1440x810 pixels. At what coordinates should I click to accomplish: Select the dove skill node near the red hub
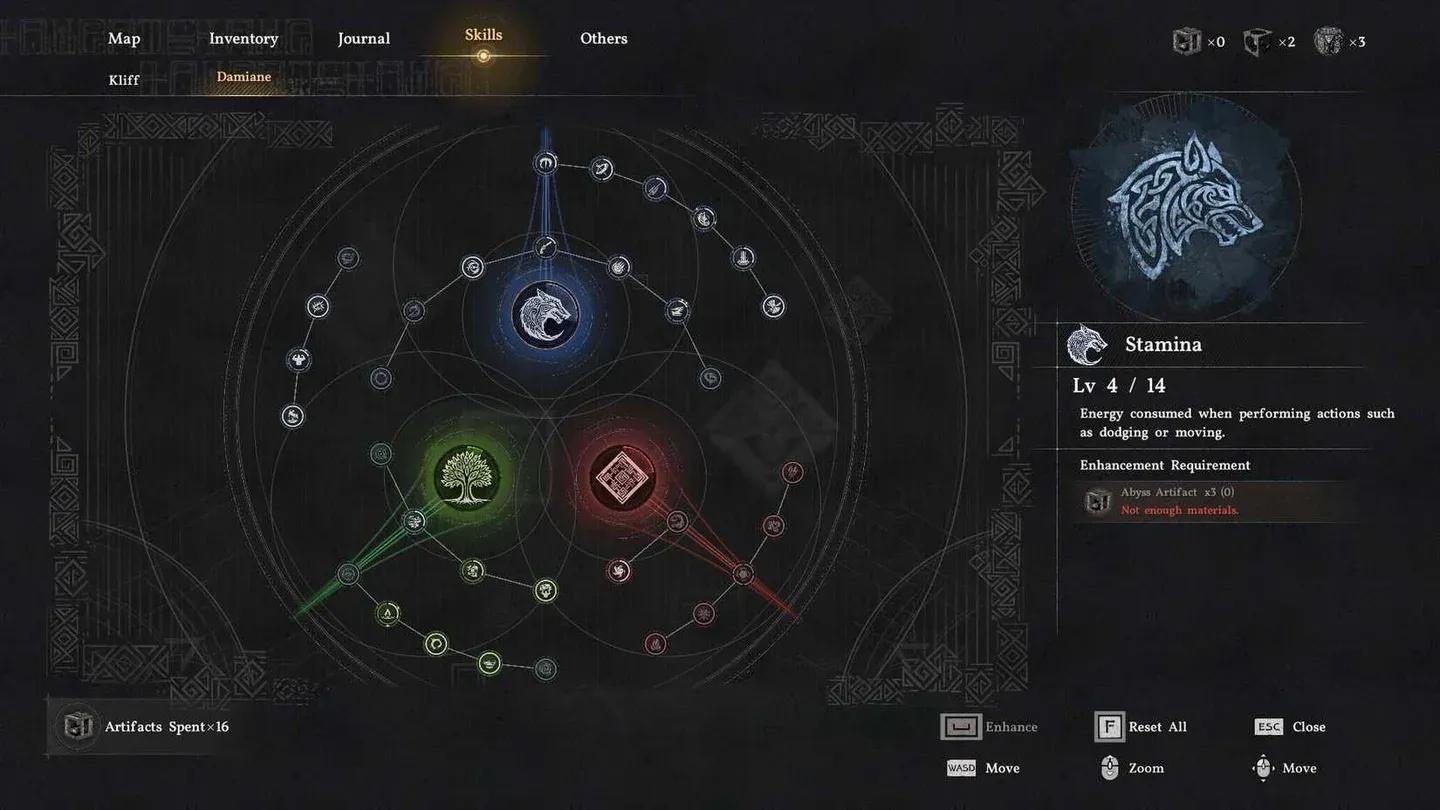point(619,572)
